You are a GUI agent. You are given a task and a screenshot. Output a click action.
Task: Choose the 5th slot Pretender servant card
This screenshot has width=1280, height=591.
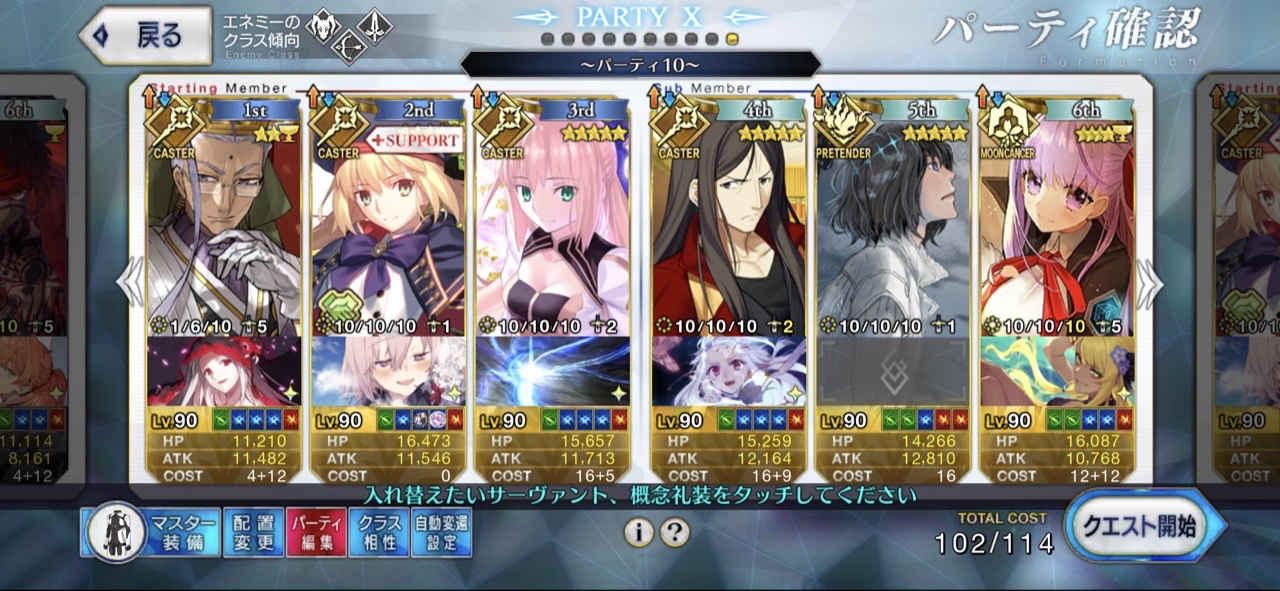click(893, 230)
